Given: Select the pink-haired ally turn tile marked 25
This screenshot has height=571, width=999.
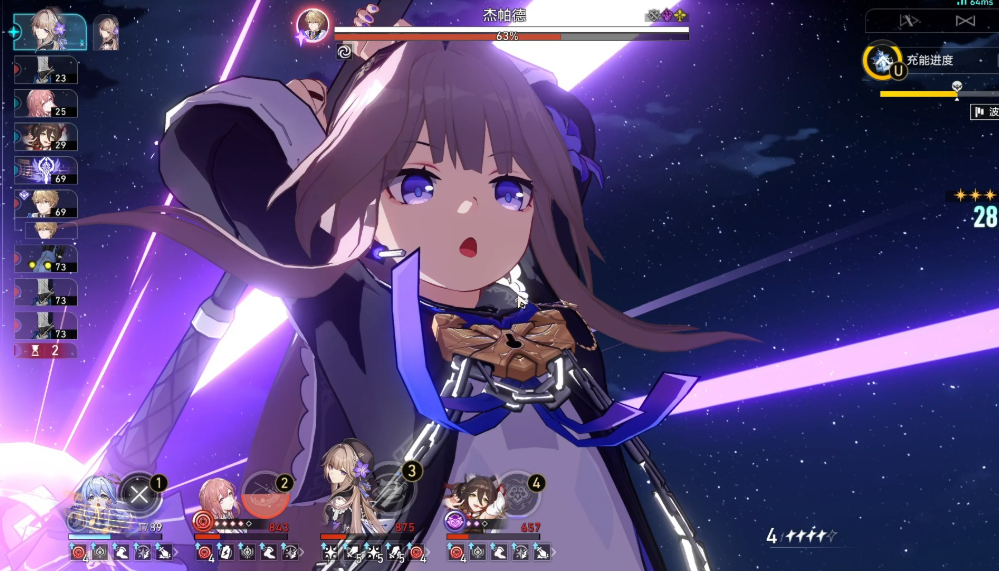Looking at the screenshot, I should (46, 103).
